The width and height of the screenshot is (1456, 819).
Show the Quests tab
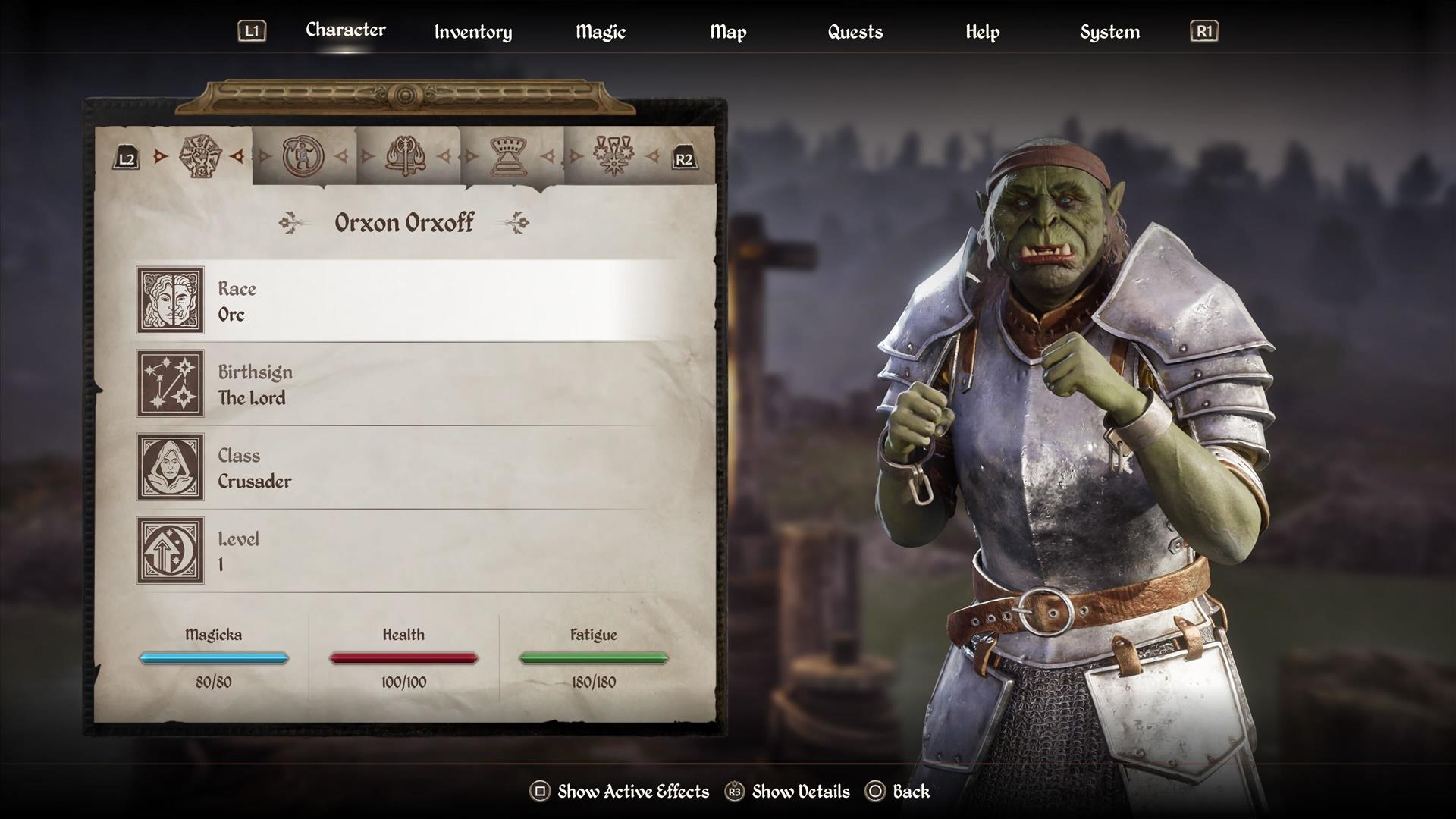855,32
